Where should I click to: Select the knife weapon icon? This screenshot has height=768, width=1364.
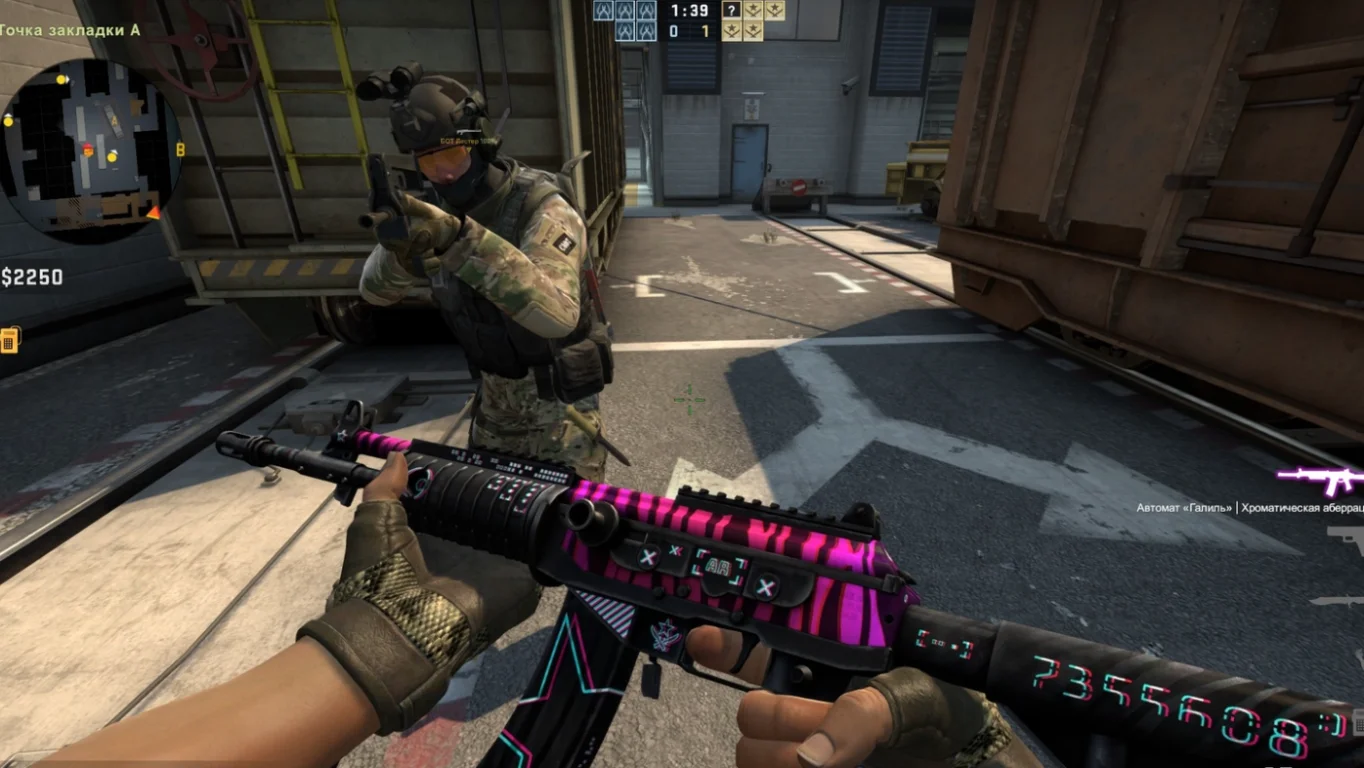pos(1340,600)
